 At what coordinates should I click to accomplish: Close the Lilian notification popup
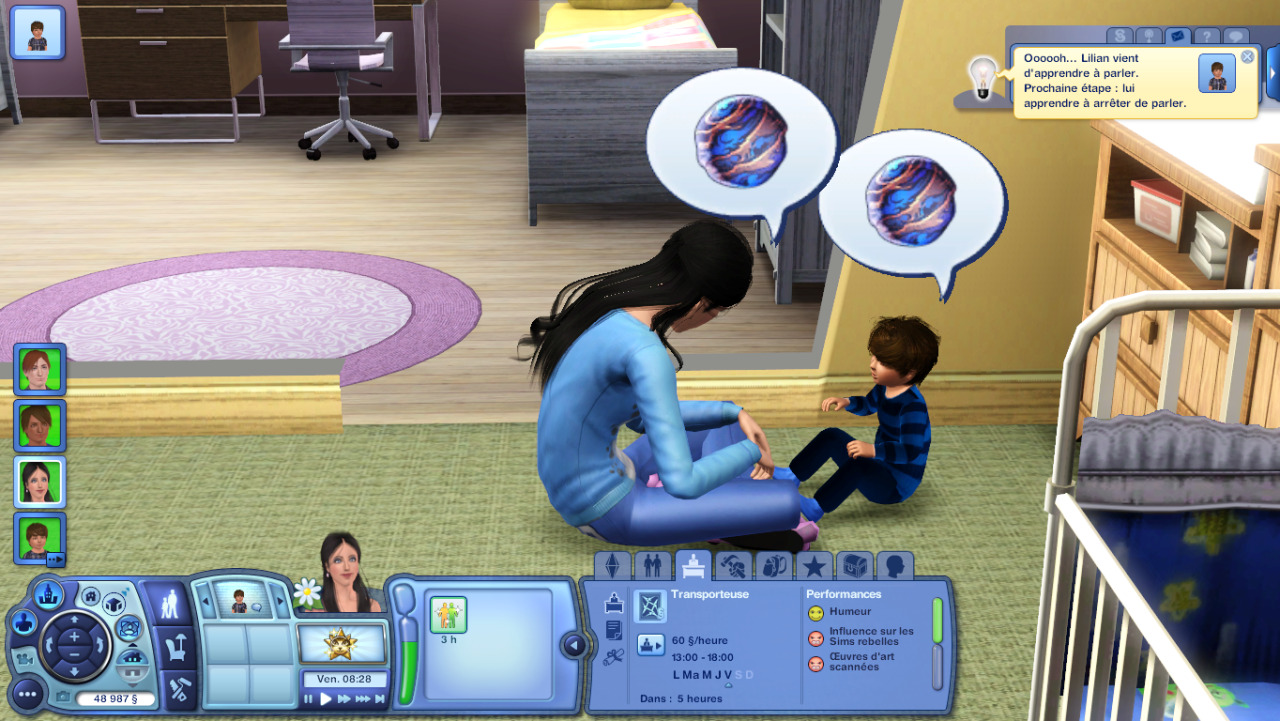pyautogui.click(x=1247, y=57)
